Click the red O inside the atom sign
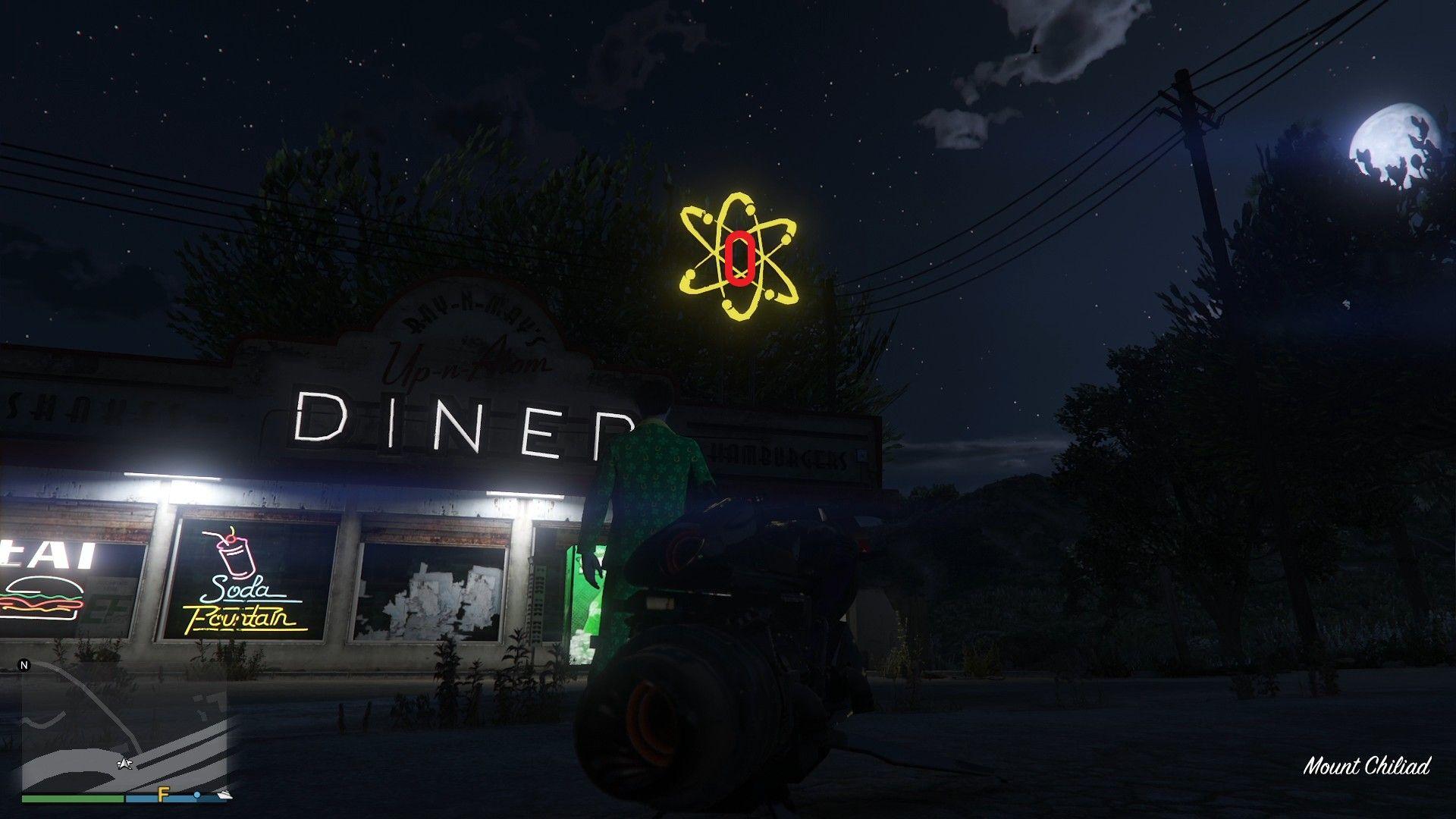Screen dimensions: 1456x819 pos(740,258)
